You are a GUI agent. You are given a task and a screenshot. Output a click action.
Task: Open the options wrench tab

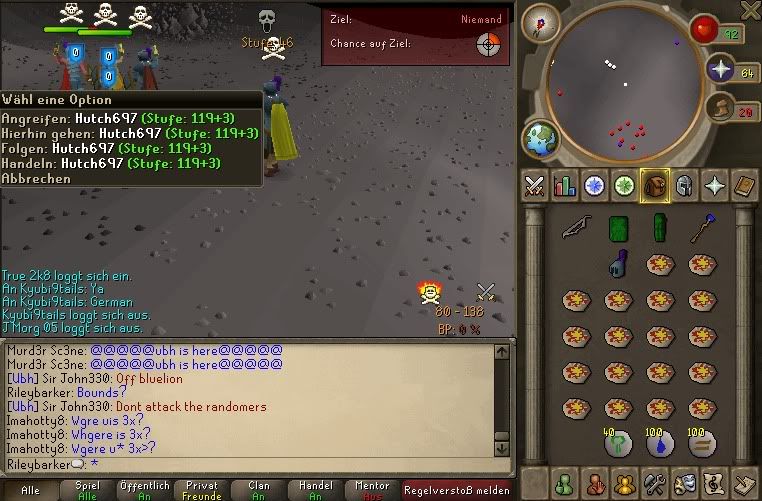coord(656,483)
